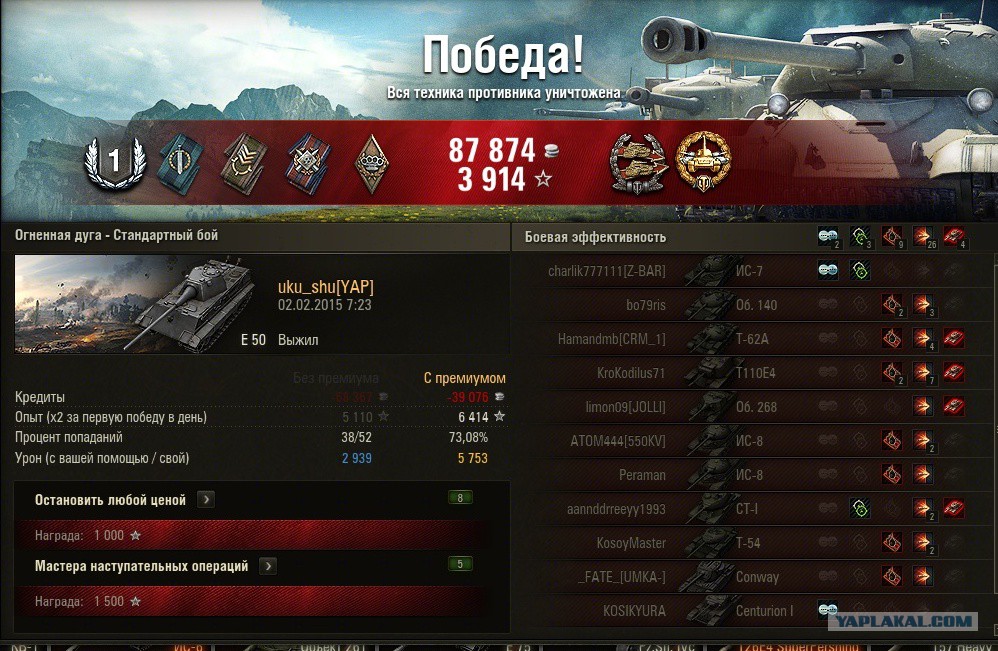Select player name uku_shu[YAP]
This screenshot has height=651, width=998.
tap(326, 287)
